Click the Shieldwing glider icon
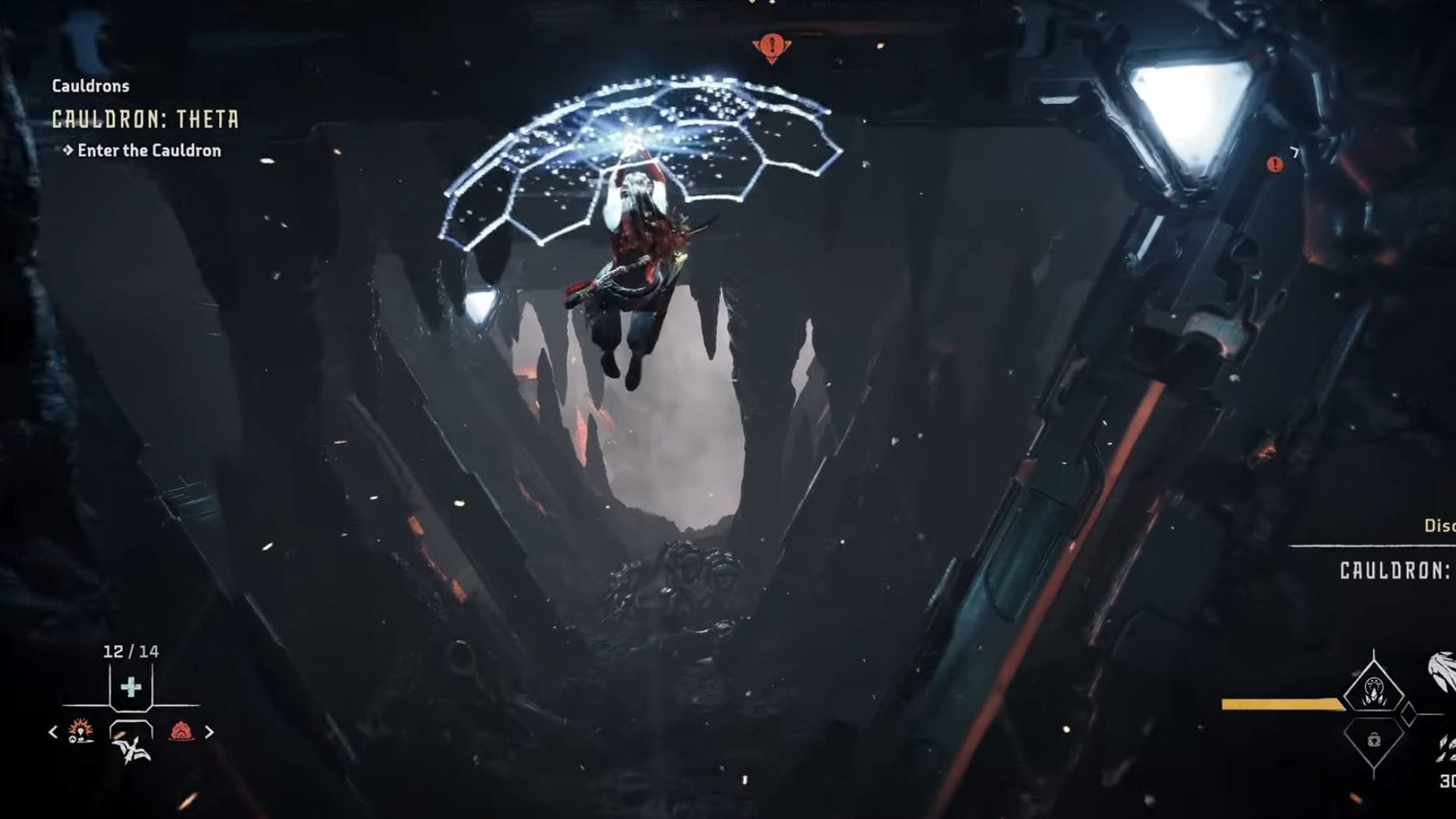1456x819 pixels. pyautogui.click(x=130, y=749)
